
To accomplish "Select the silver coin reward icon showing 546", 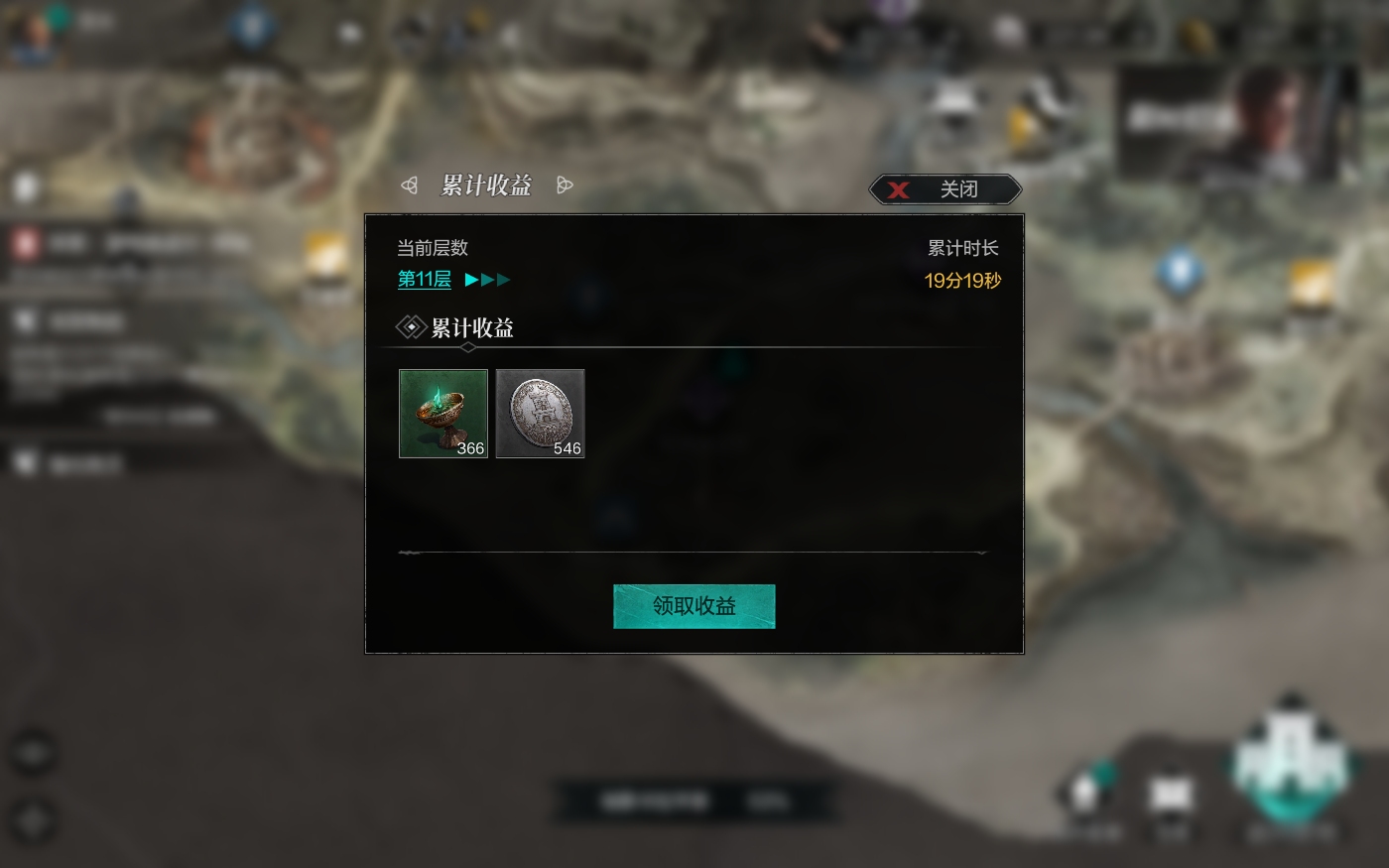I will pyautogui.click(x=540, y=413).
